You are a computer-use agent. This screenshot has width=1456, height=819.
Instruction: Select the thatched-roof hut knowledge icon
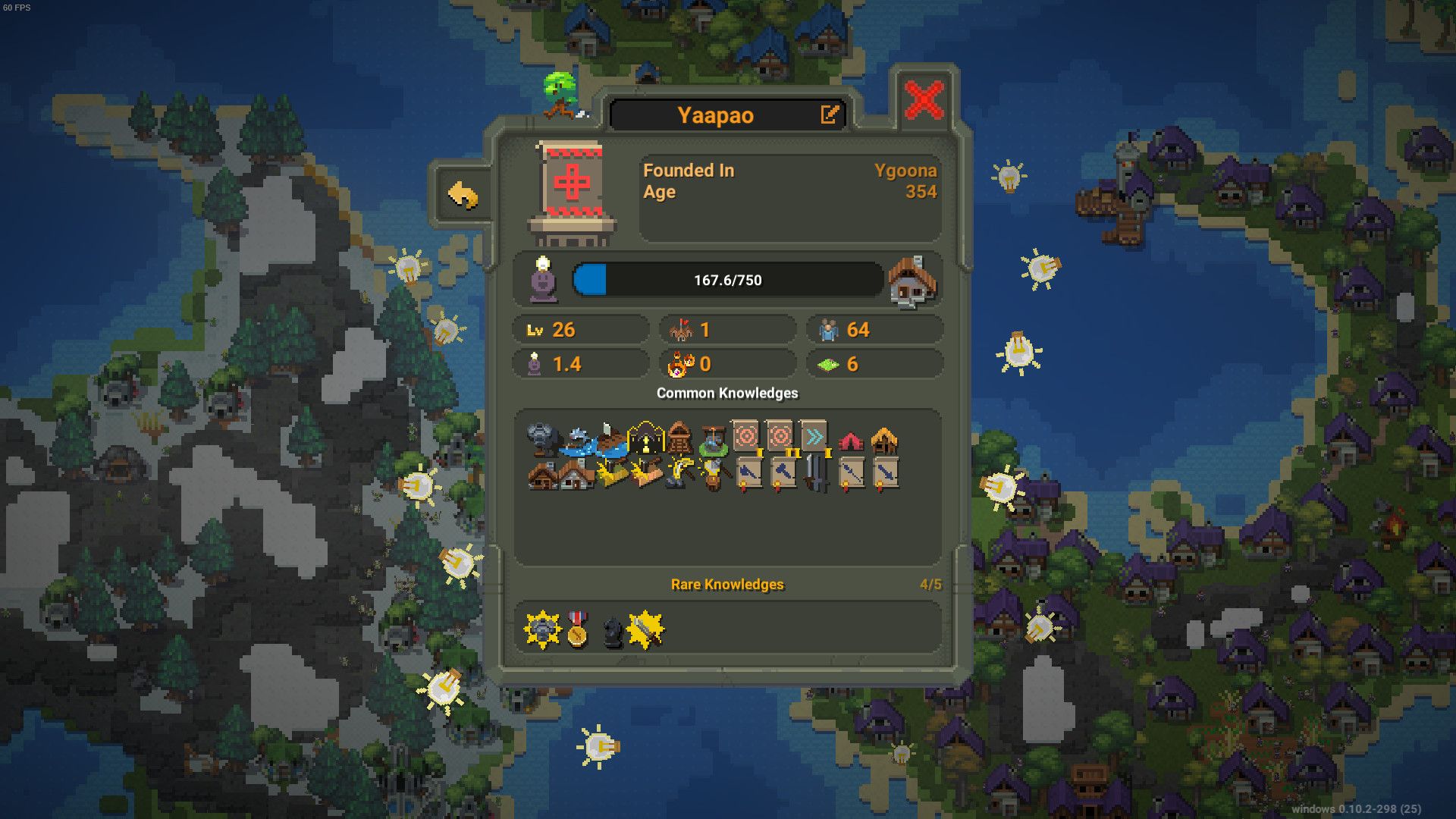click(x=884, y=440)
